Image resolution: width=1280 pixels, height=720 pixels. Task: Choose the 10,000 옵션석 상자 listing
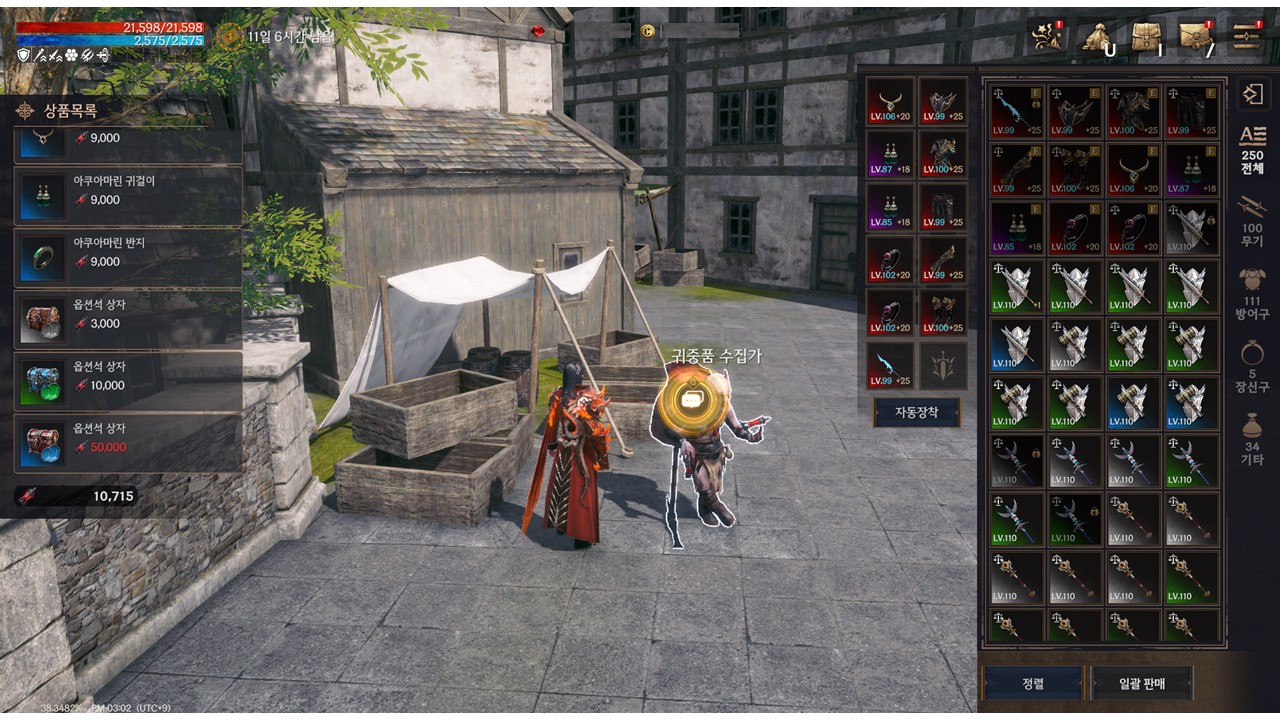pos(128,380)
